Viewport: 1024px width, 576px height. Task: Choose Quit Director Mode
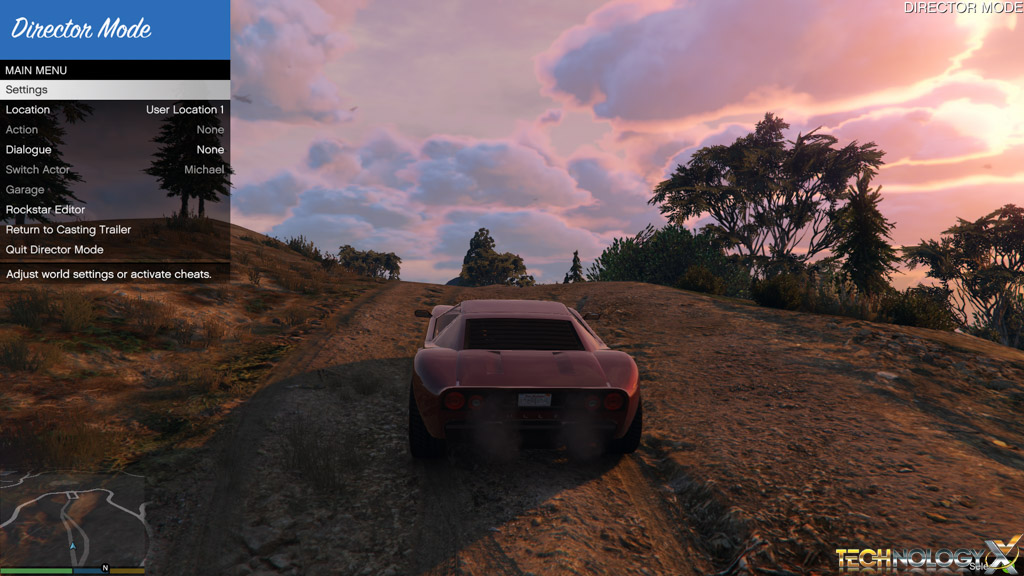tap(115, 250)
